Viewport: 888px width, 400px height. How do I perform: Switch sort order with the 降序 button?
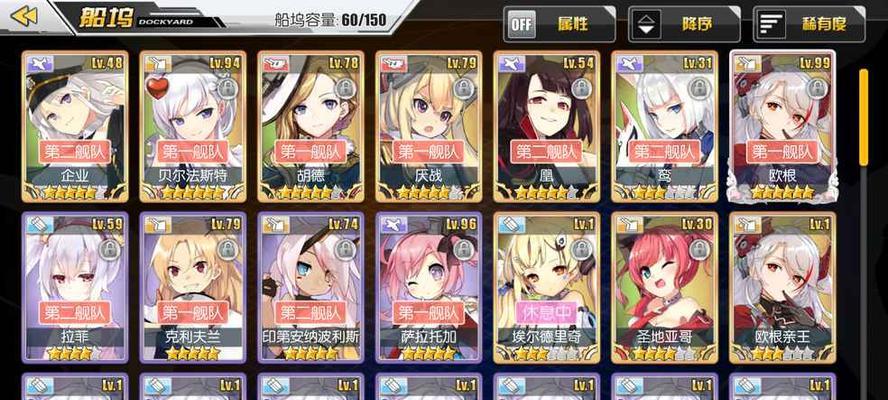(683, 23)
